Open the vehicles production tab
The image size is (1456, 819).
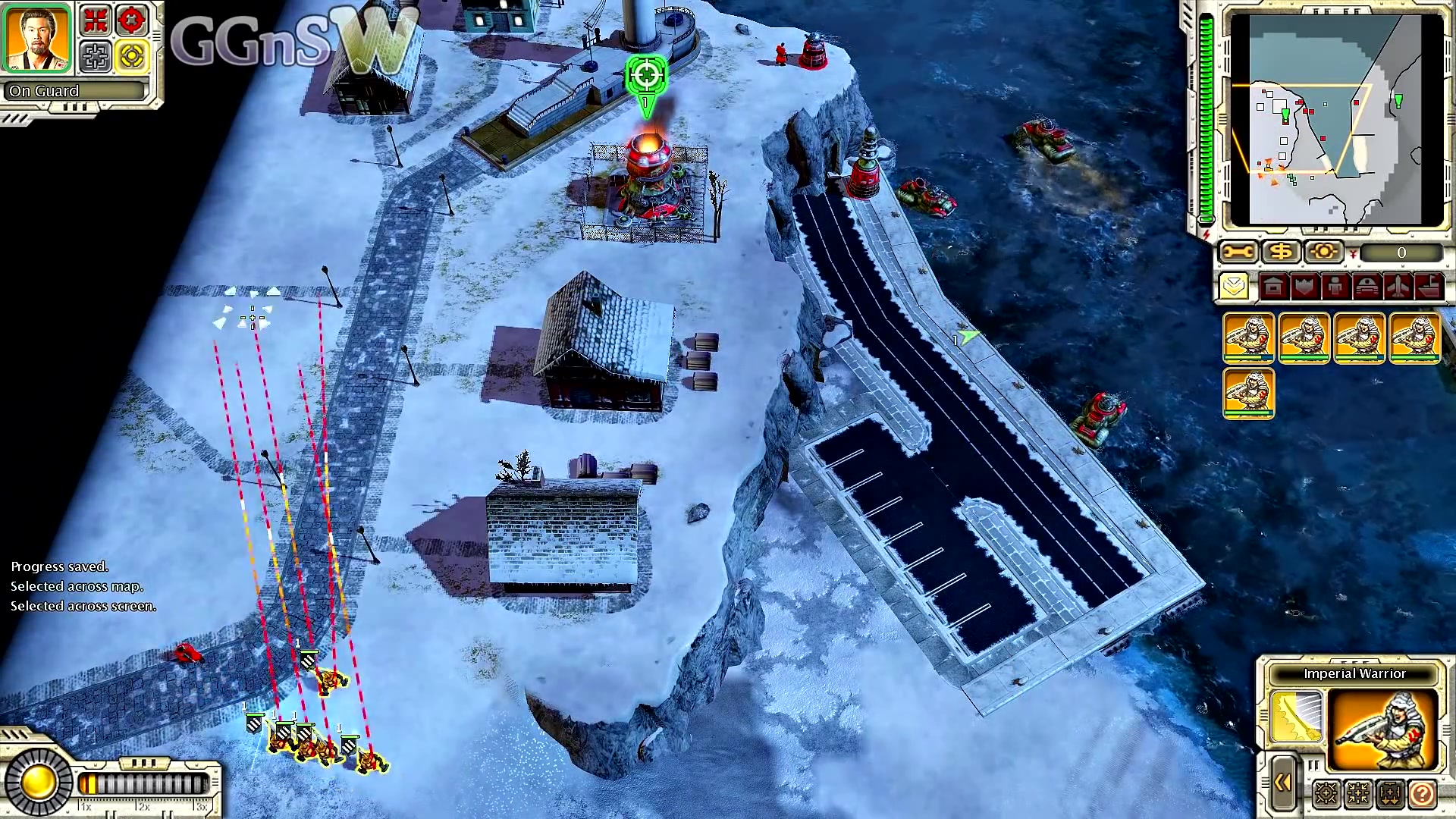(x=1367, y=287)
